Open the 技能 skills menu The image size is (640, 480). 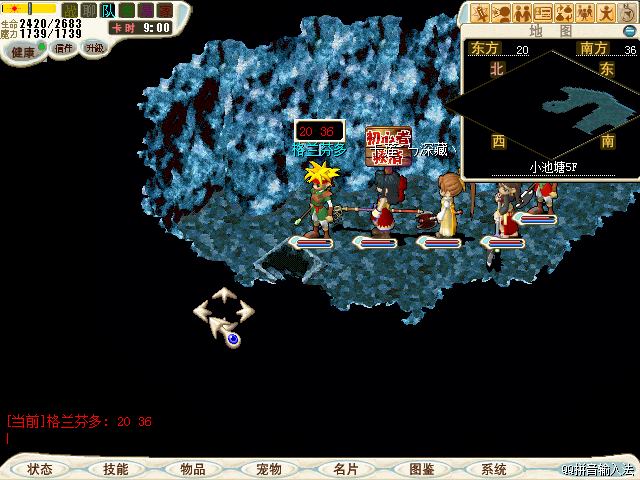pos(115,469)
